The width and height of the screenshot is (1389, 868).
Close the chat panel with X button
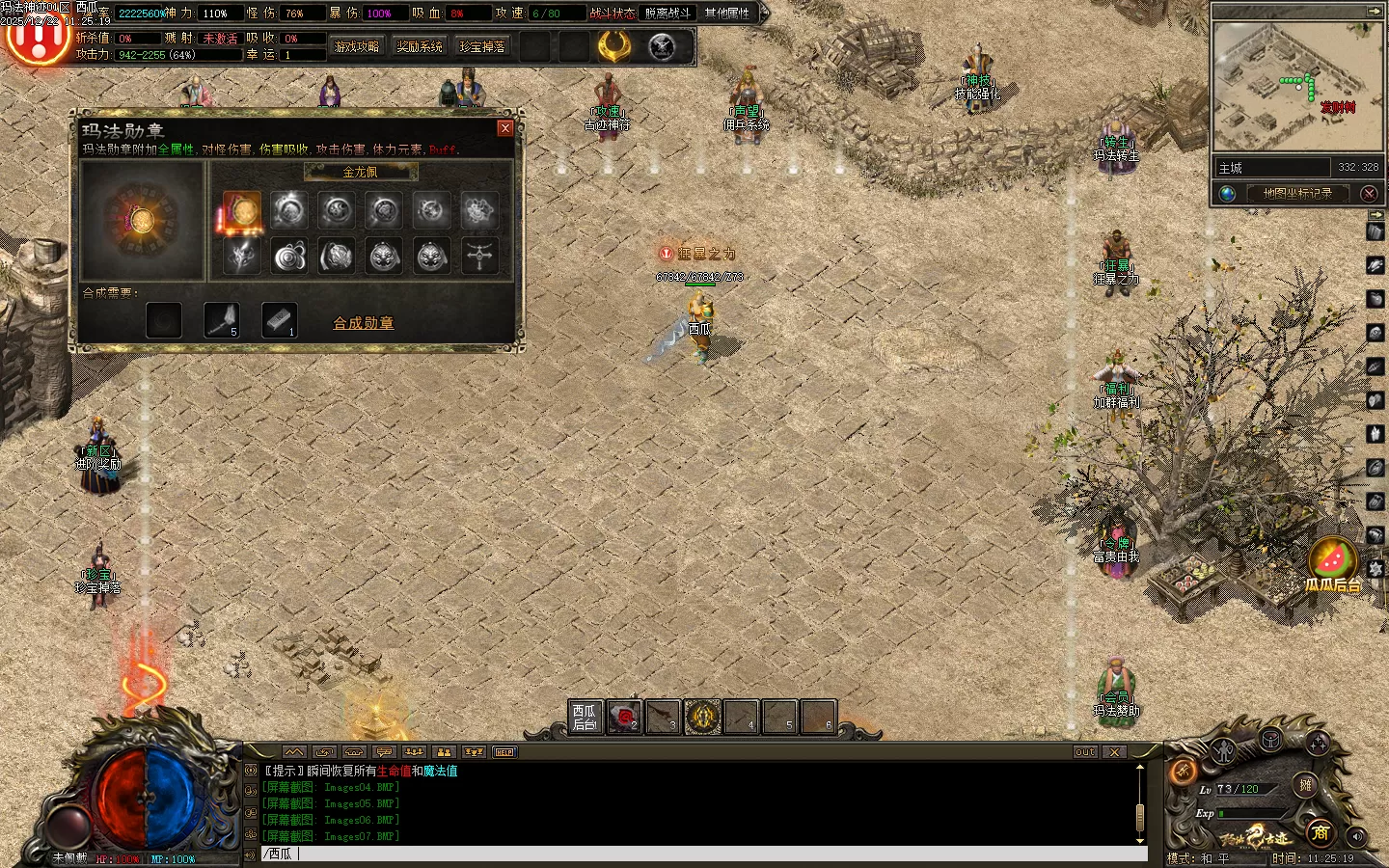(1115, 752)
